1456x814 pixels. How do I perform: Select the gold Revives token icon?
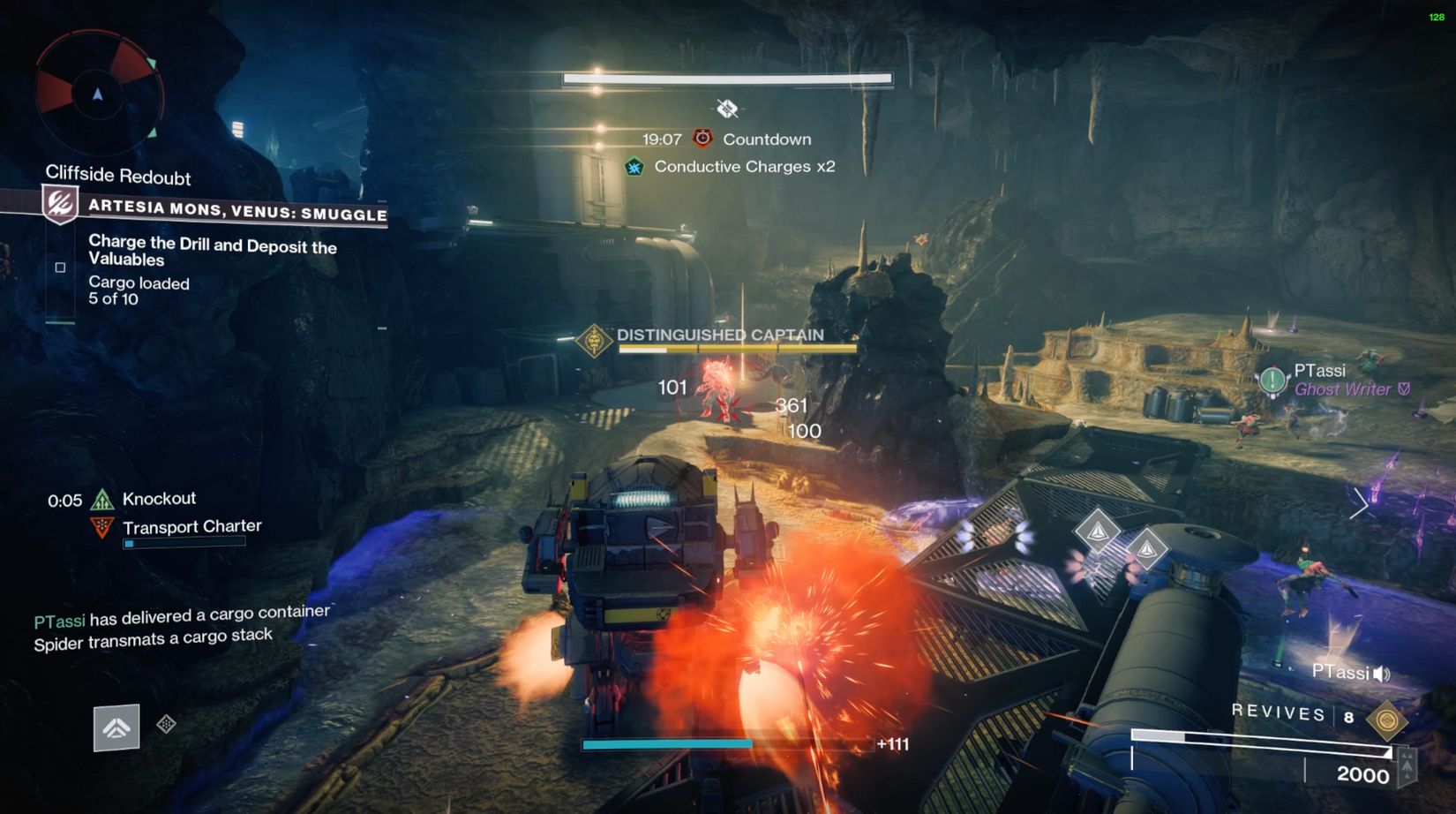click(1388, 718)
